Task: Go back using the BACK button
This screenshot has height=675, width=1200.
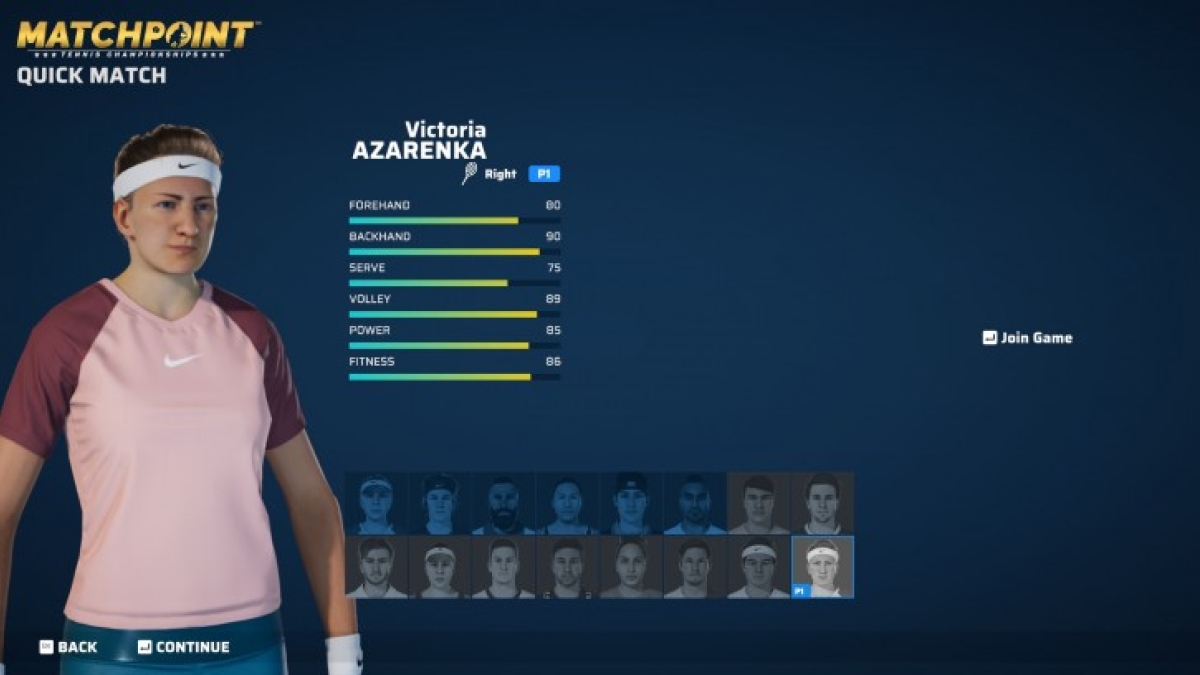Action: (x=68, y=647)
